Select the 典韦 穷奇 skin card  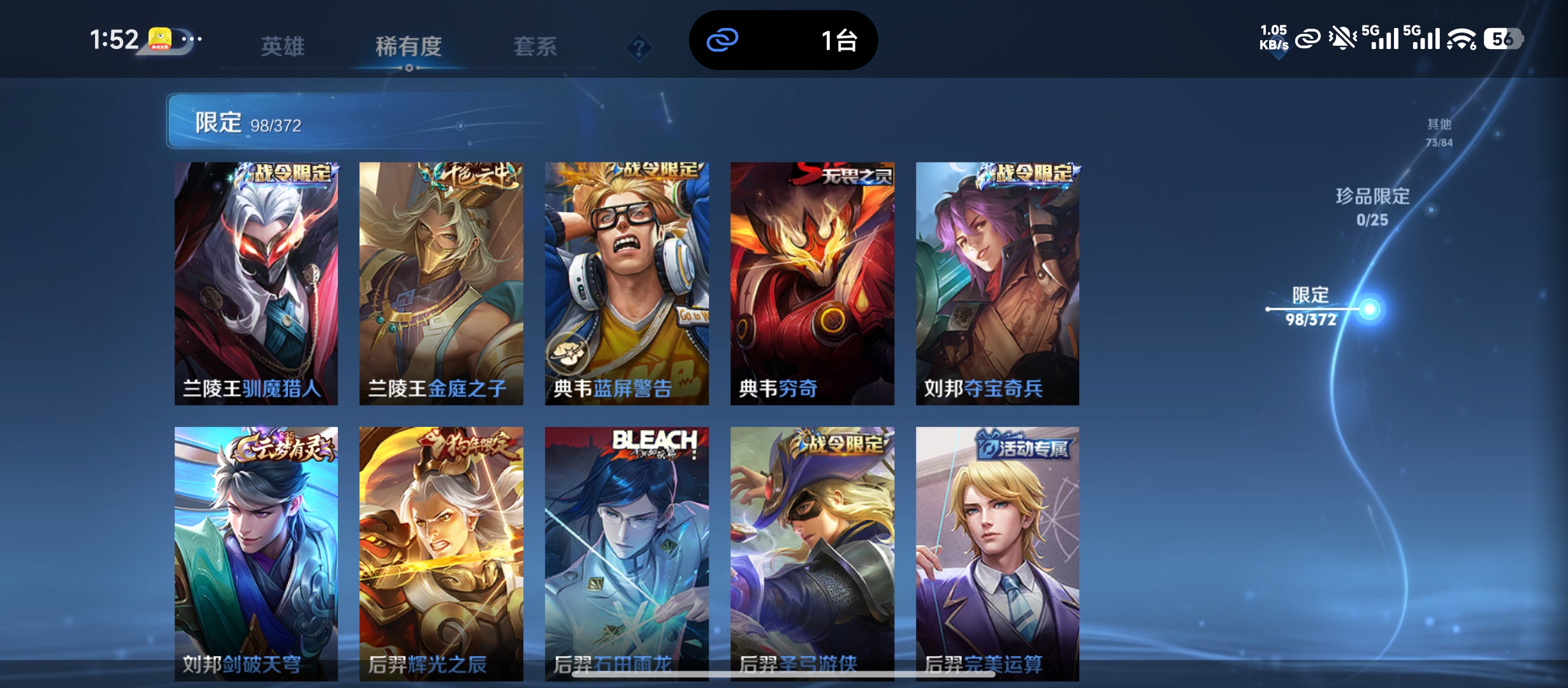coord(812,283)
